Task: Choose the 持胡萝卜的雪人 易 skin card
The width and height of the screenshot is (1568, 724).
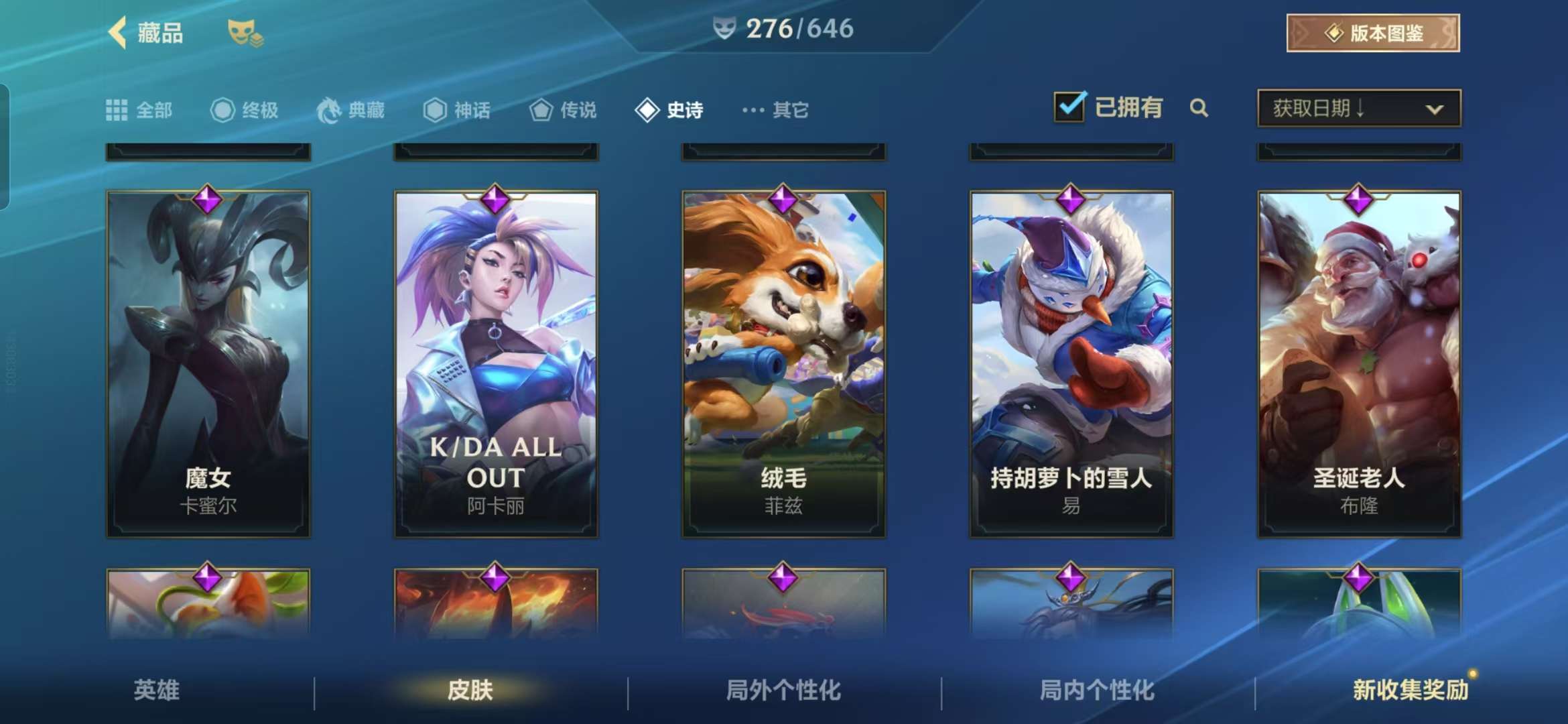Action: pyautogui.click(x=1071, y=363)
